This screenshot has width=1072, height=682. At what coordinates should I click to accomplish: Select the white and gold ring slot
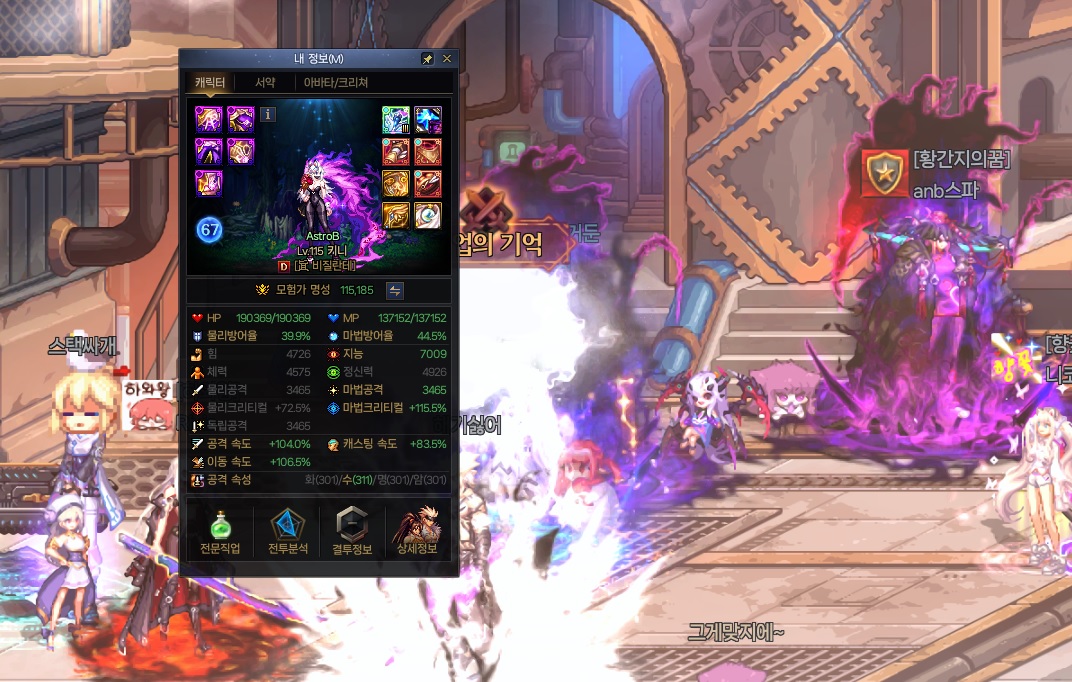pos(427,215)
